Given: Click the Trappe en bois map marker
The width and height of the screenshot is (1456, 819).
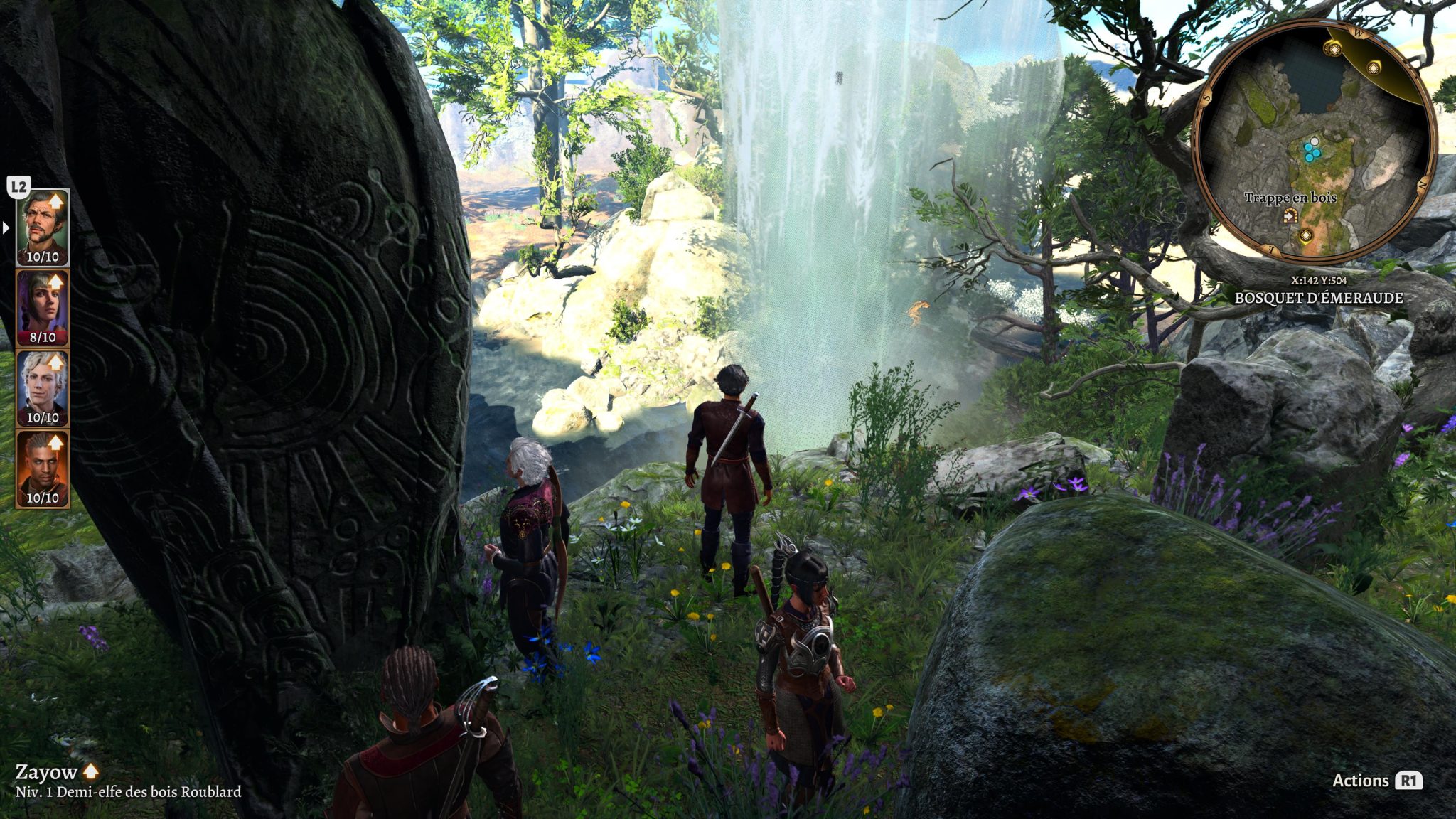Looking at the screenshot, I should [x=1290, y=216].
